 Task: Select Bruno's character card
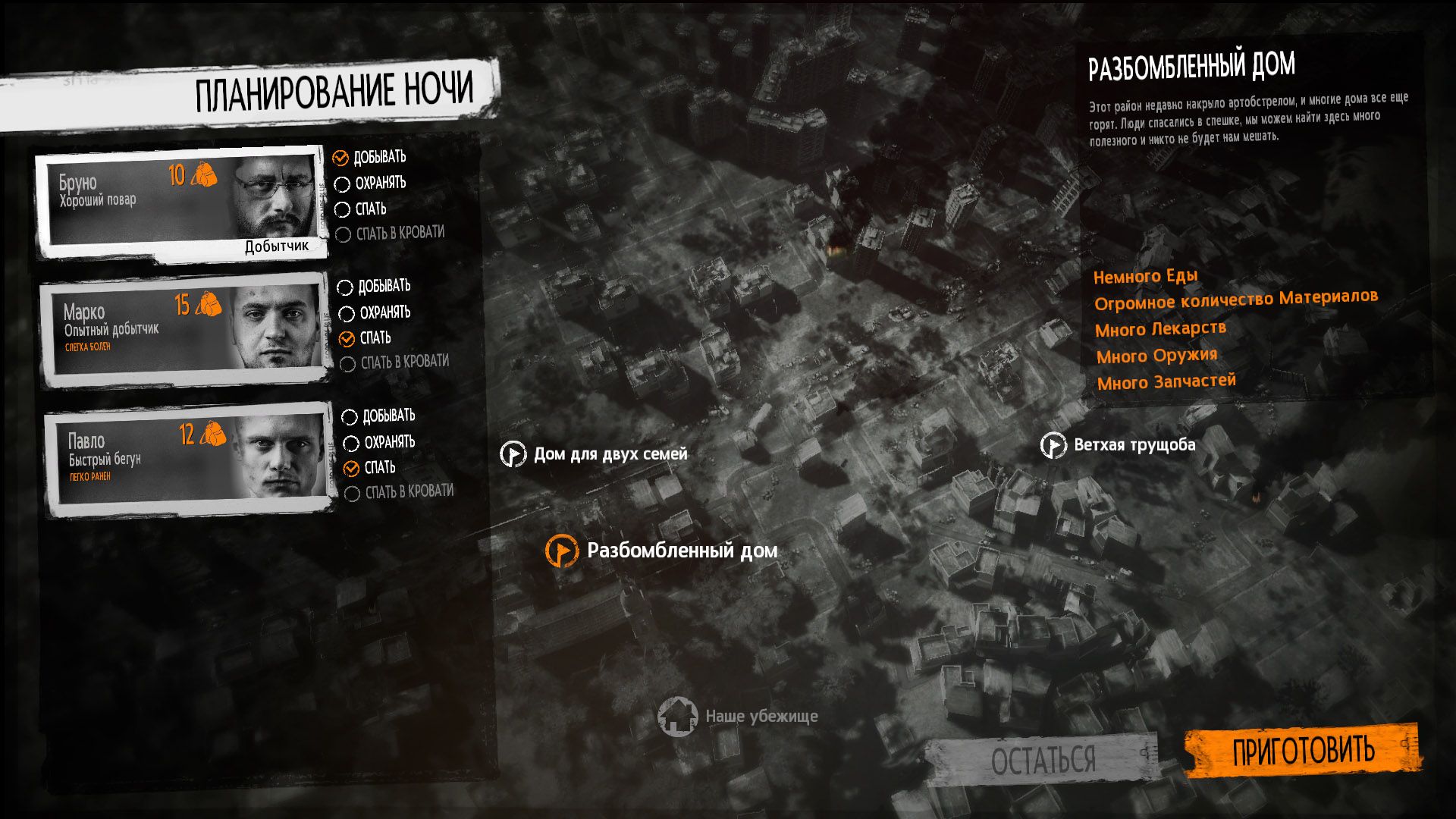tap(182, 203)
